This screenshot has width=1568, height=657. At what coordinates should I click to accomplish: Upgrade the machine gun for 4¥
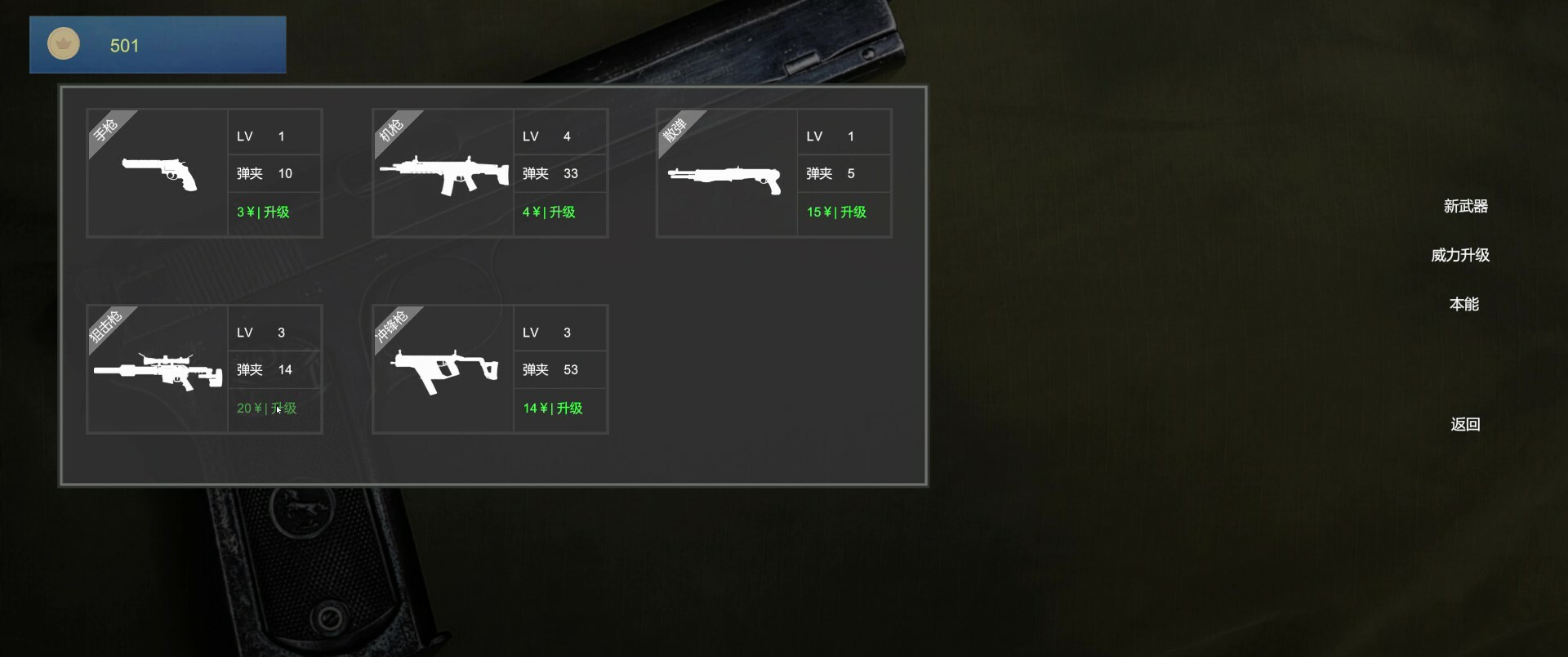548,212
